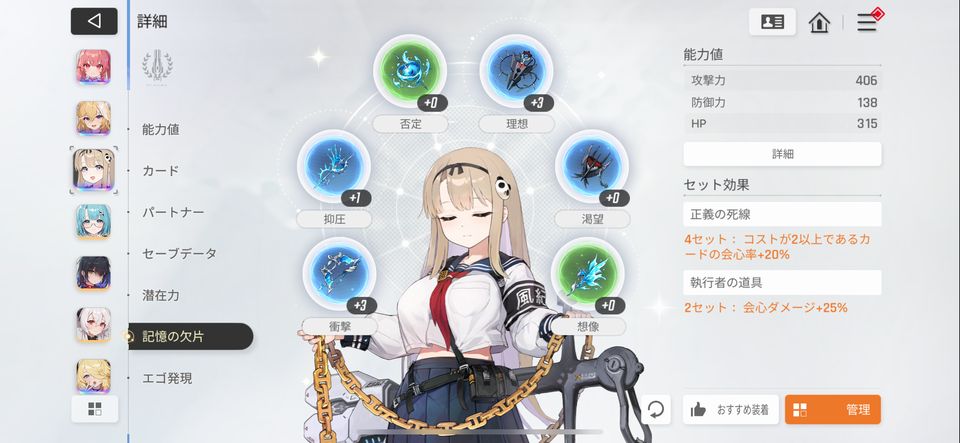The image size is (960, 443).
Task: Open the 詳細 stats details button
Action: (x=782, y=154)
